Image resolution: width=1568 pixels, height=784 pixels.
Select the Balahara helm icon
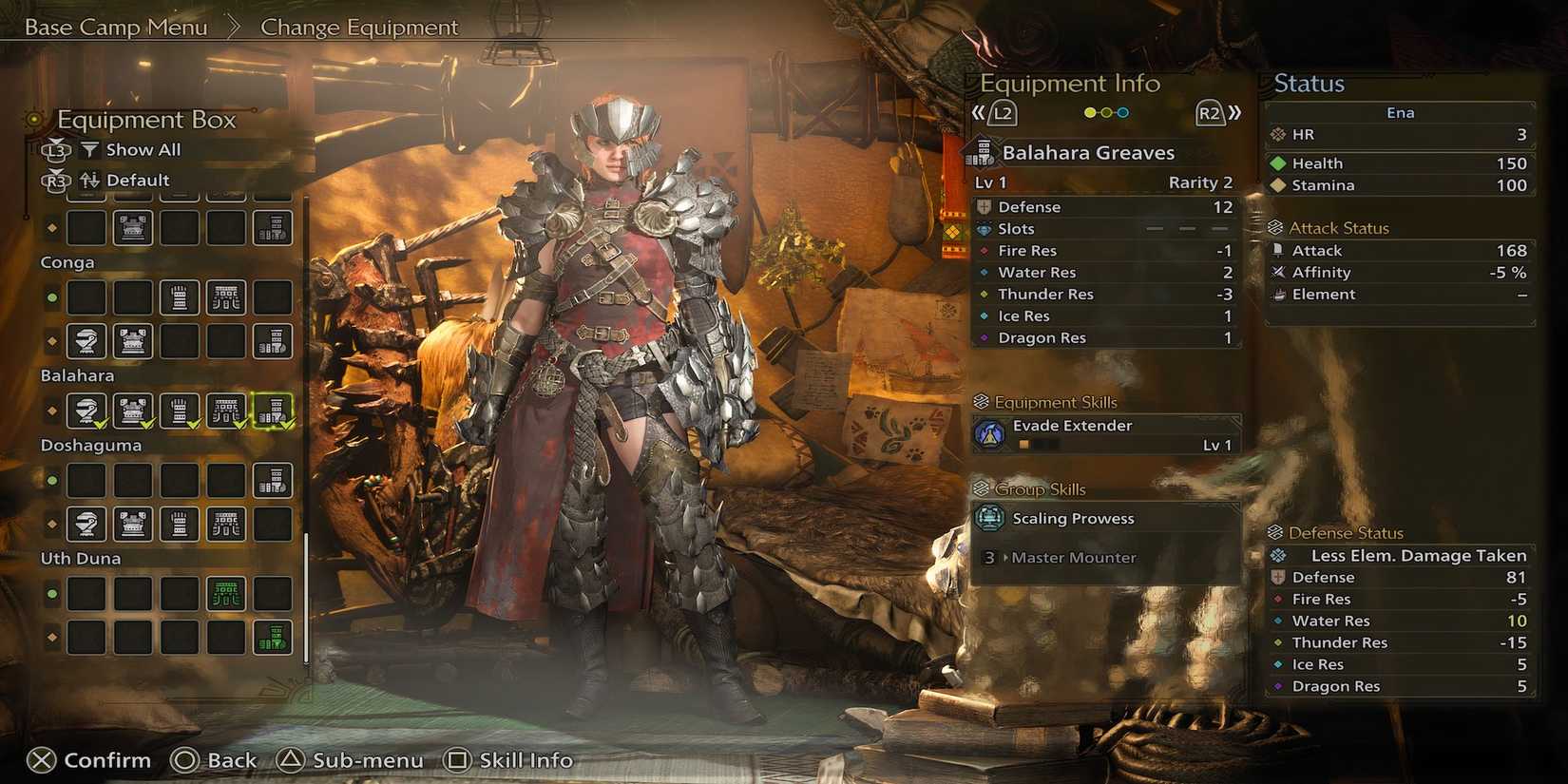86,411
